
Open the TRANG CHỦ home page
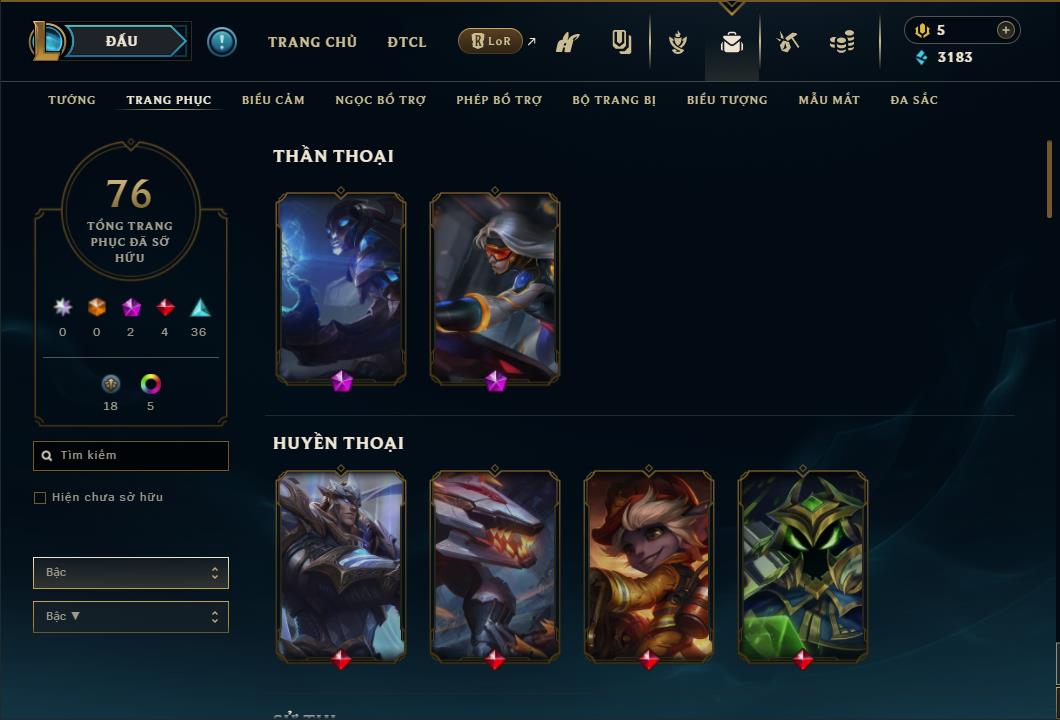click(312, 42)
